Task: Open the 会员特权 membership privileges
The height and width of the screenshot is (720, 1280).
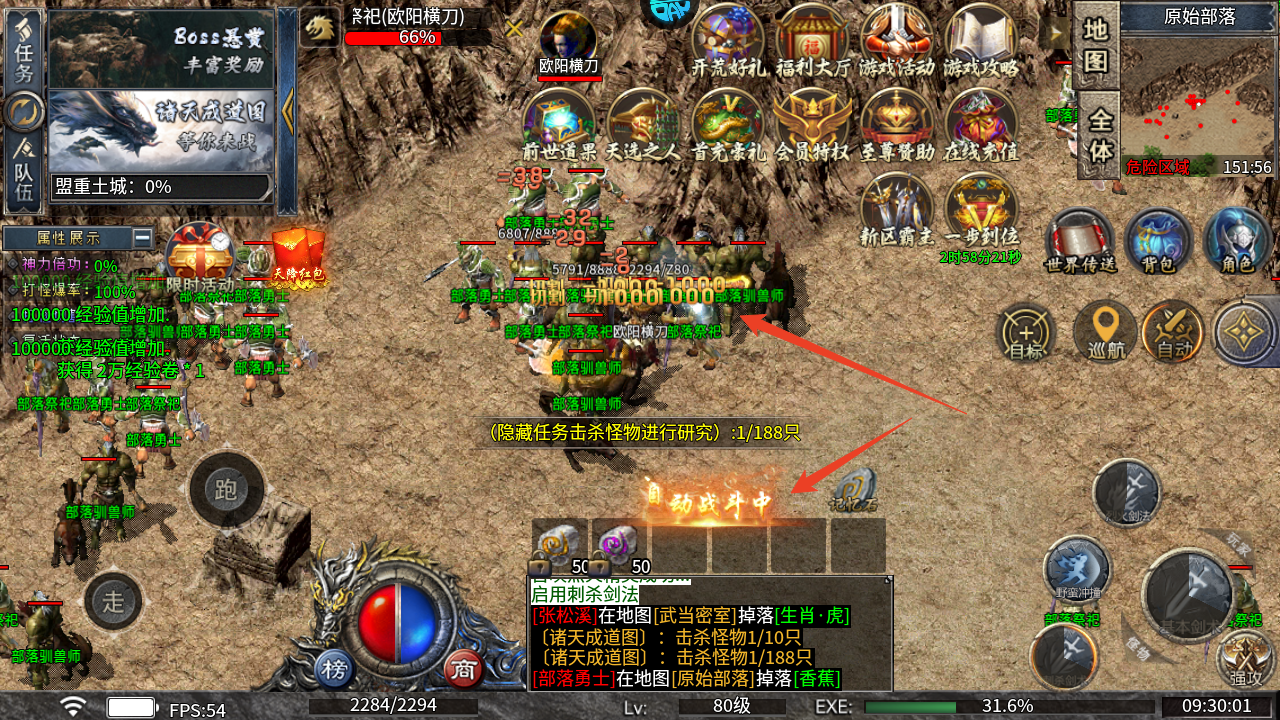Action: [812, 126]
